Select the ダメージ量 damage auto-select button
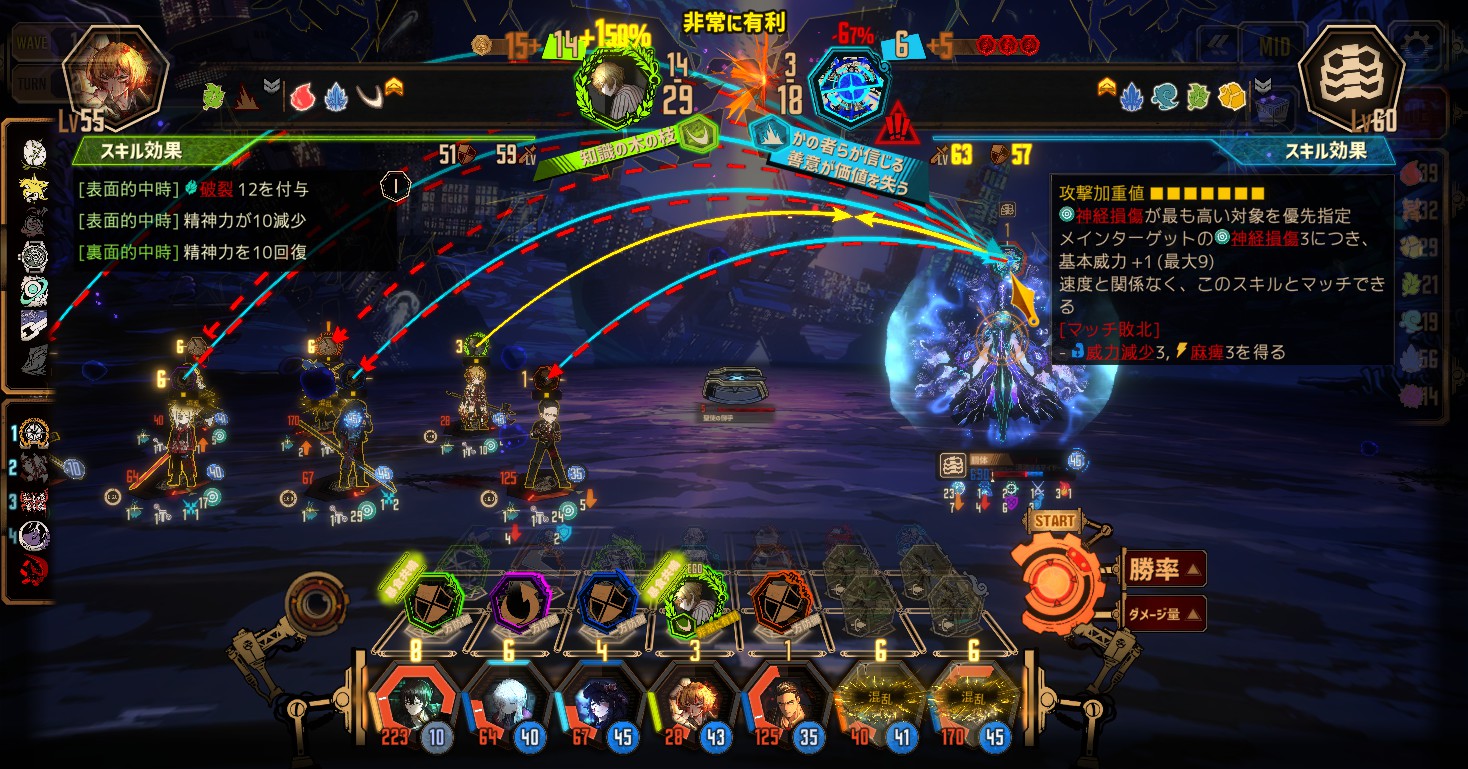 [1163, 613]
